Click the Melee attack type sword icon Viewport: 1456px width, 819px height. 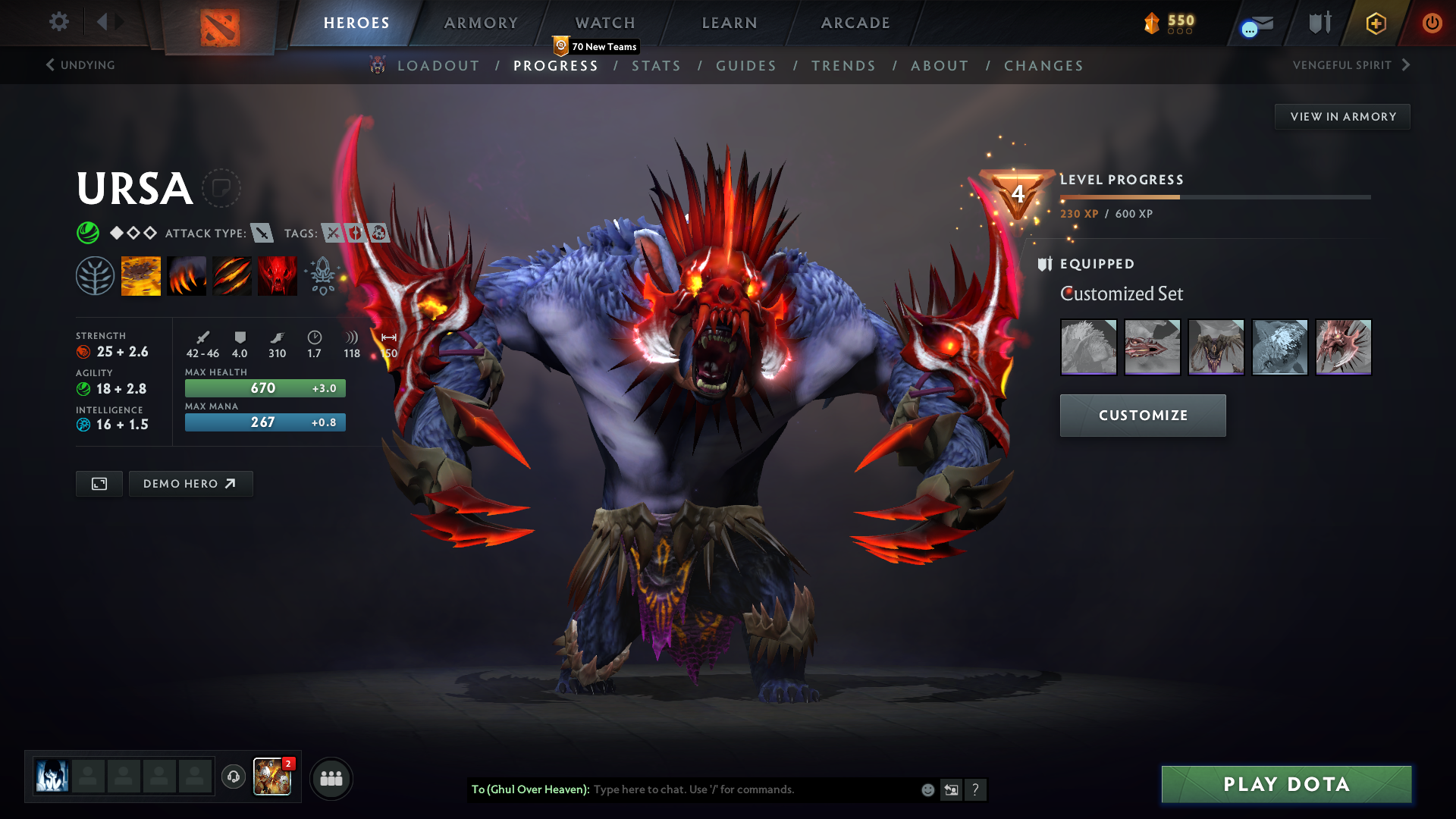[262, 234]
